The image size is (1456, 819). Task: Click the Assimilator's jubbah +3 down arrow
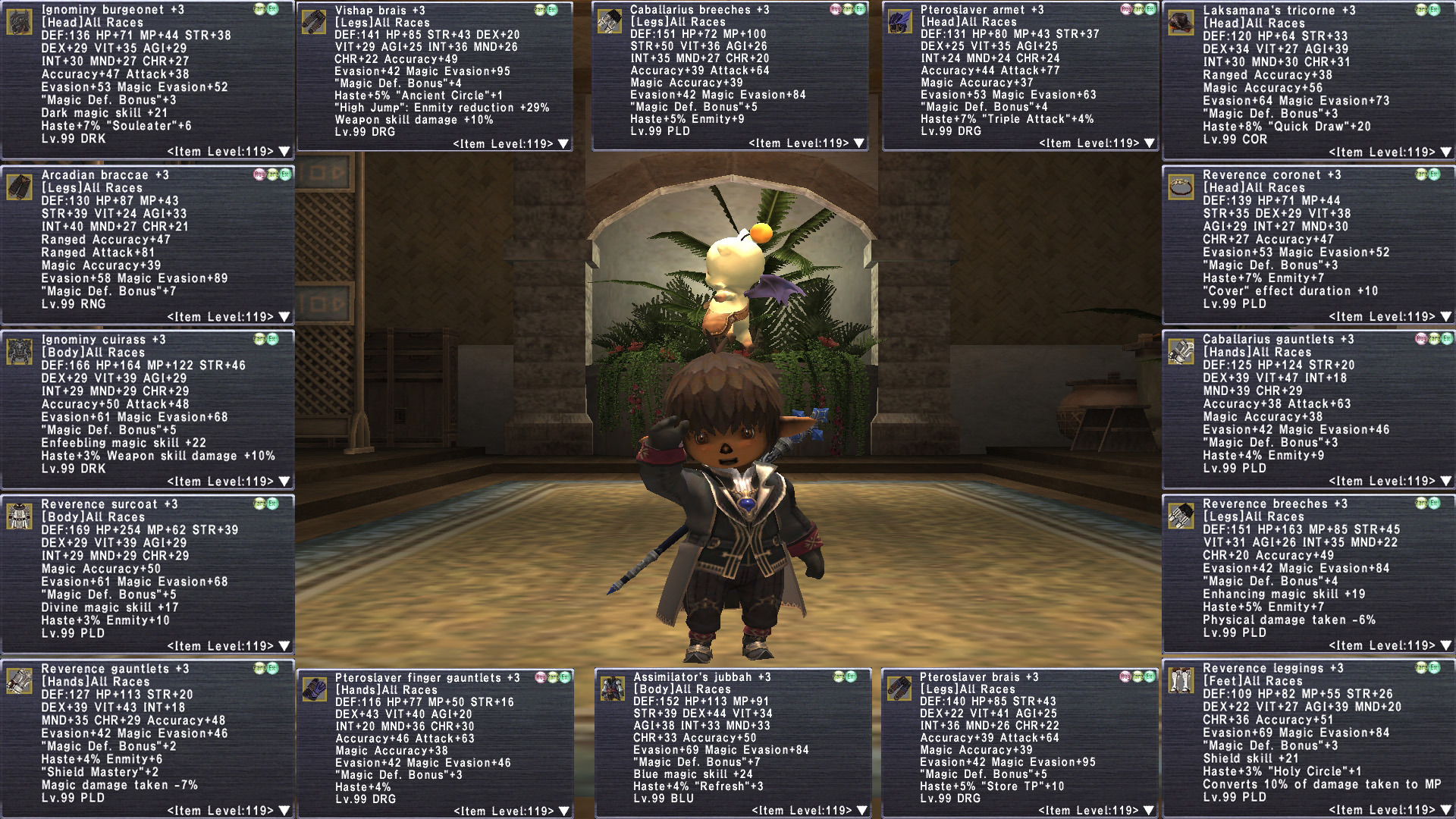862,811
